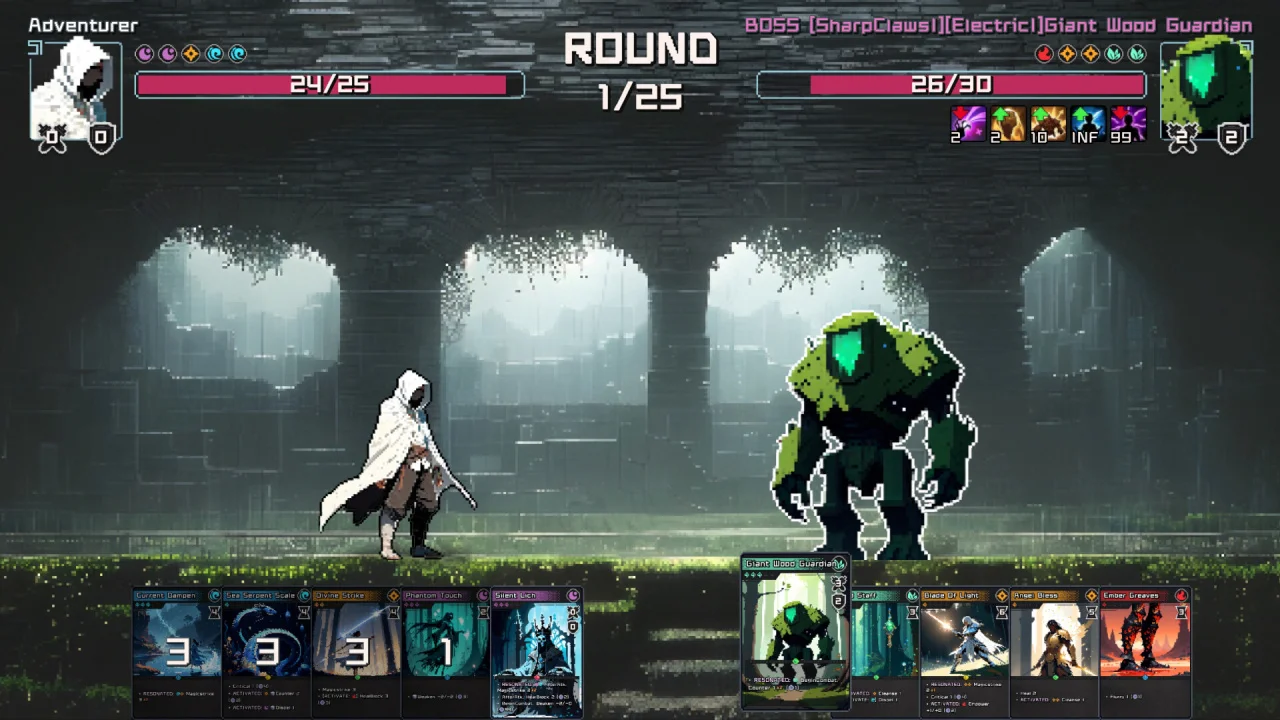
Task: Inspect the purple claw debuff icon
Action: pyautogui.click(x=967, y=125)
